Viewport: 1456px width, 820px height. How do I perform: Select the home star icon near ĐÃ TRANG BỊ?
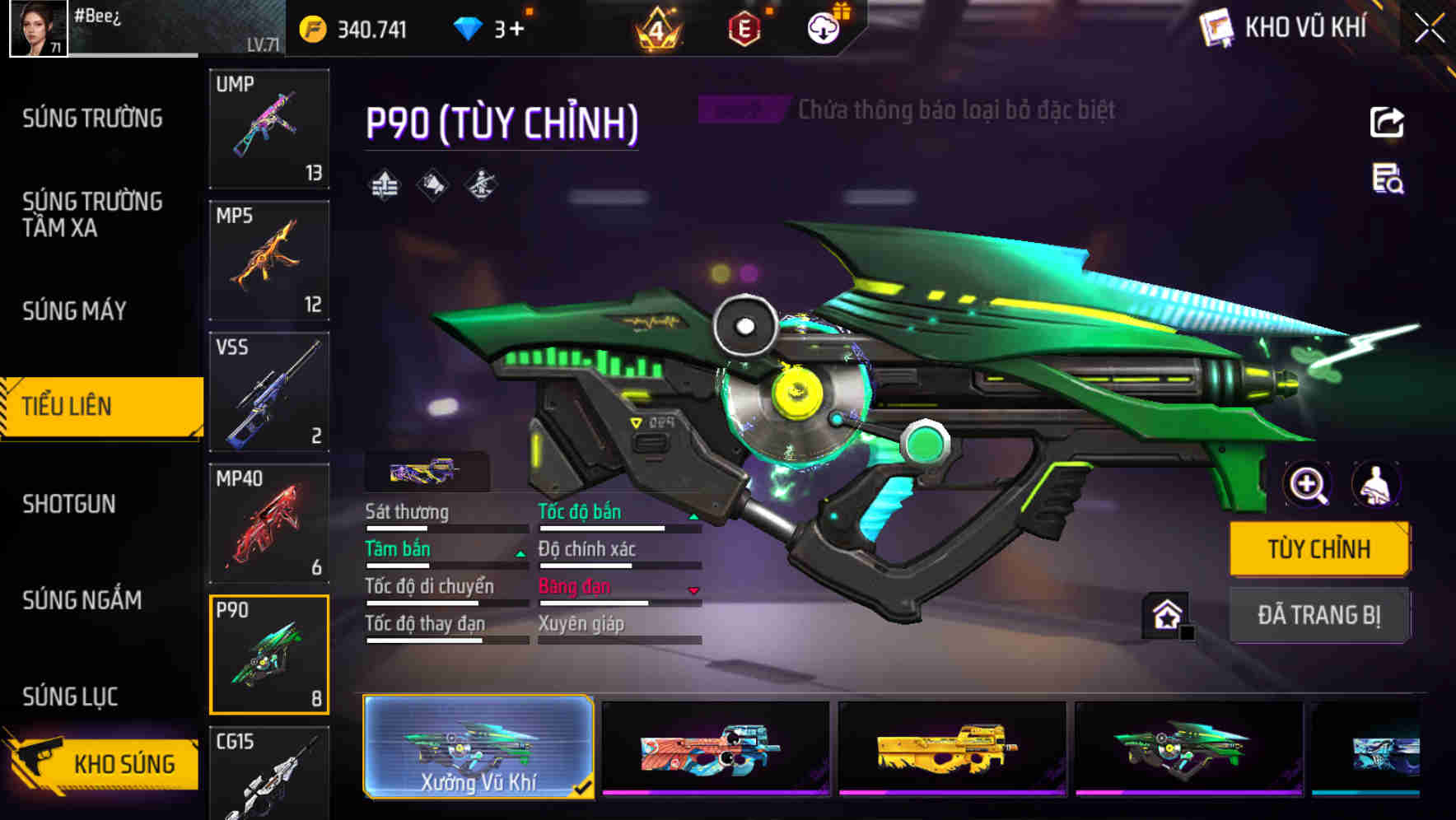pos(1167,614)
